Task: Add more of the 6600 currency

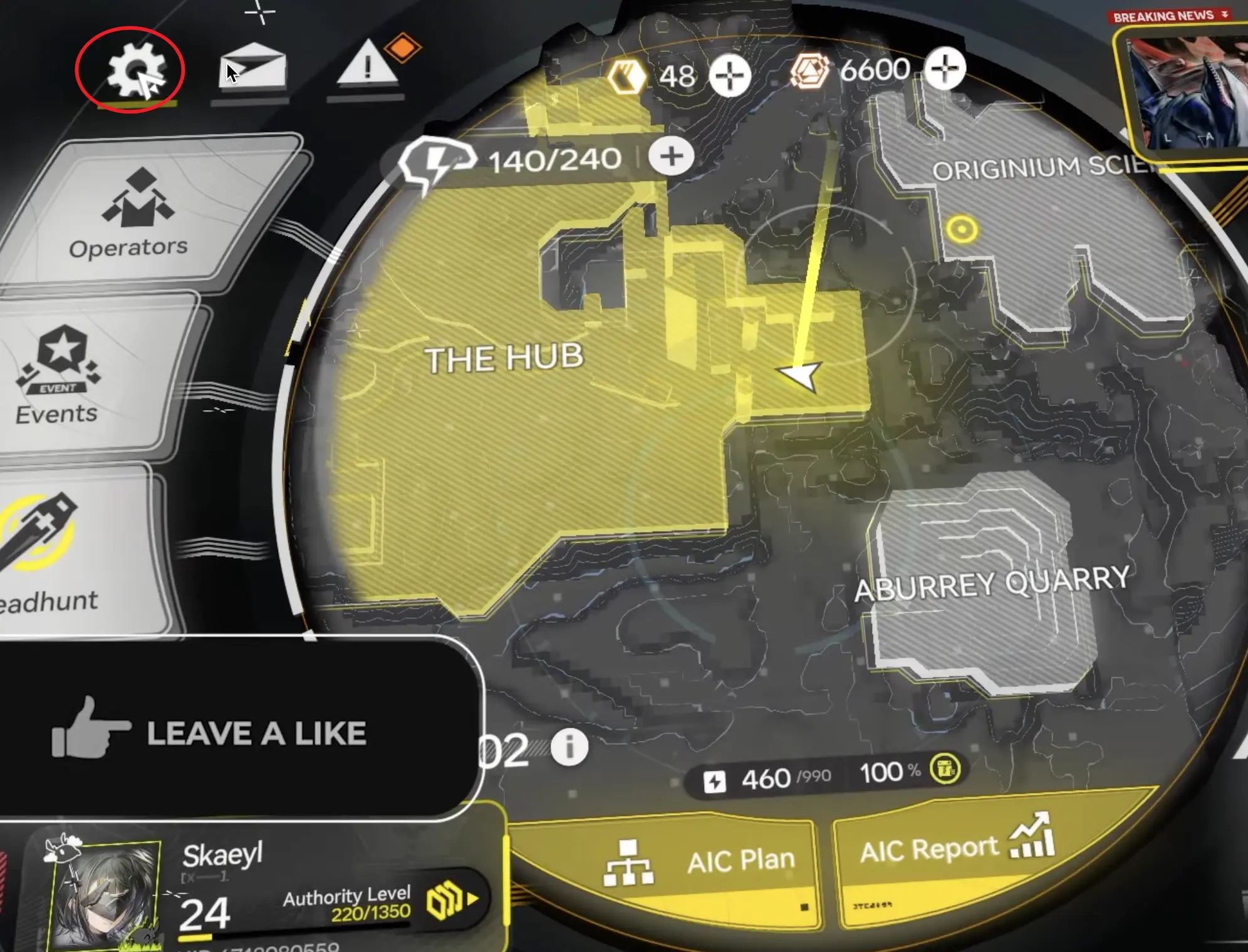Action: point(945,69)
